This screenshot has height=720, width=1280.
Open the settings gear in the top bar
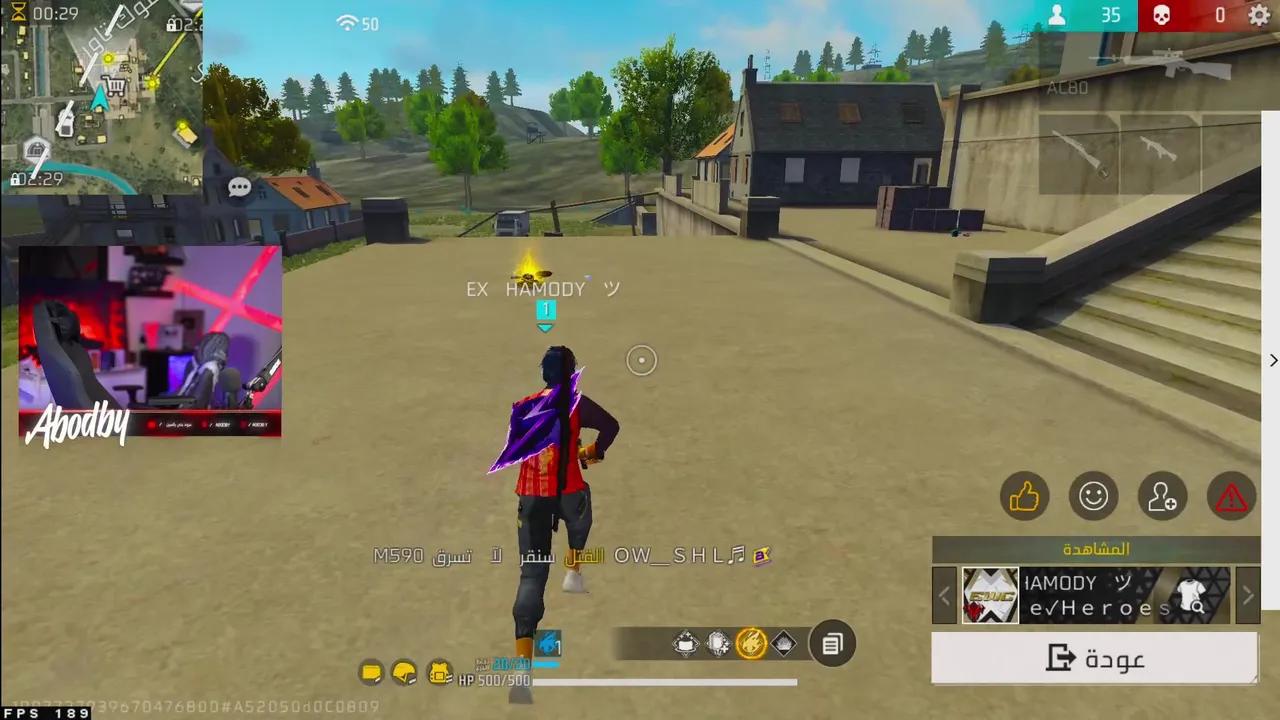point(1258,15)
